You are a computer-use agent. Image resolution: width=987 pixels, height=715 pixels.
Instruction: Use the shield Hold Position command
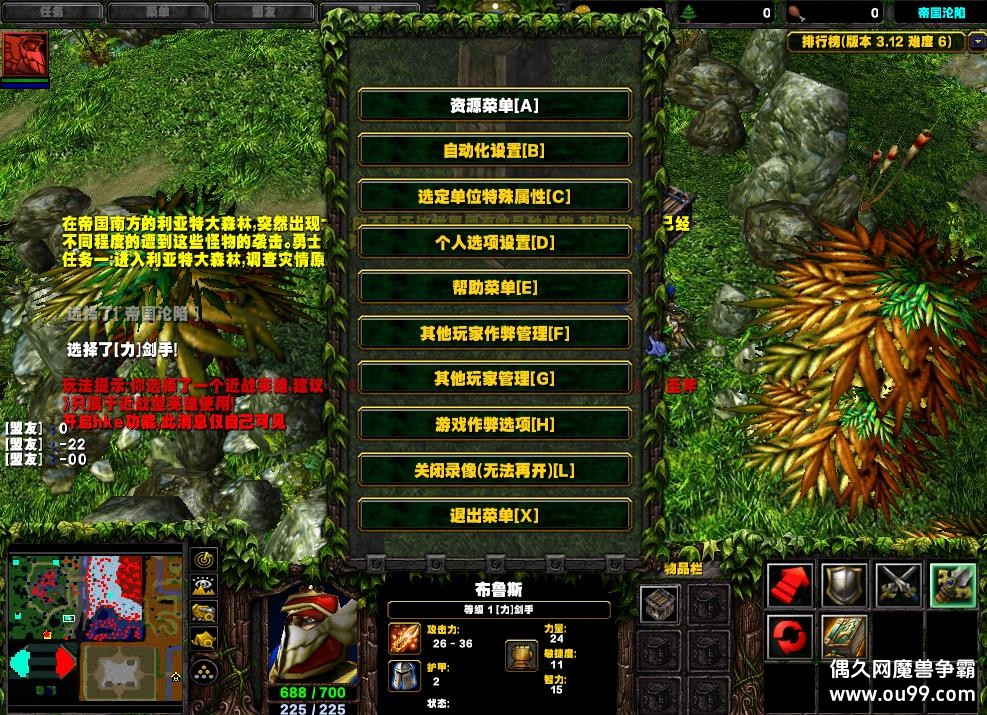pyautogui.click(x=844, y=585)
